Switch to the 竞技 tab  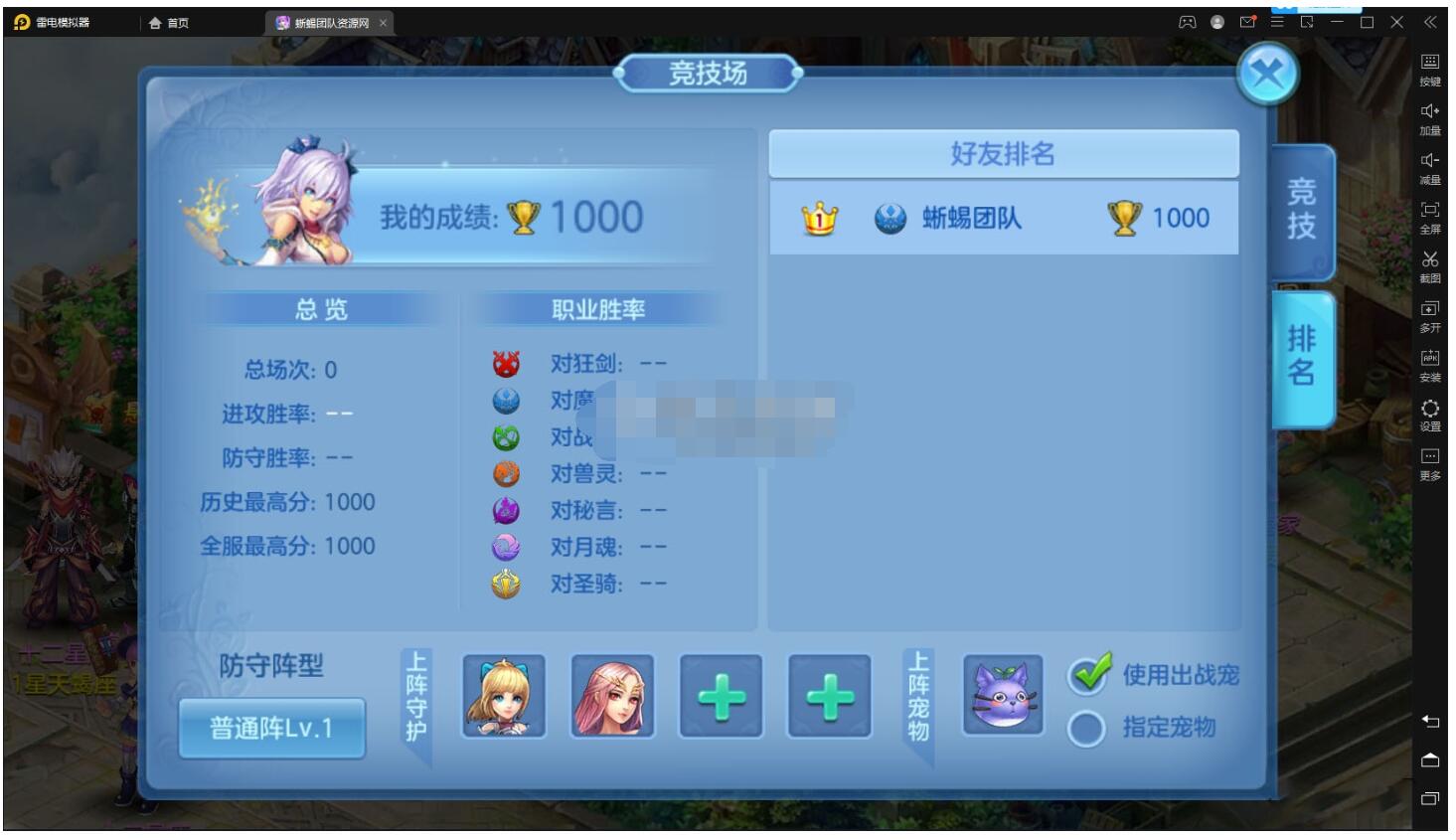coord(1303,212)
